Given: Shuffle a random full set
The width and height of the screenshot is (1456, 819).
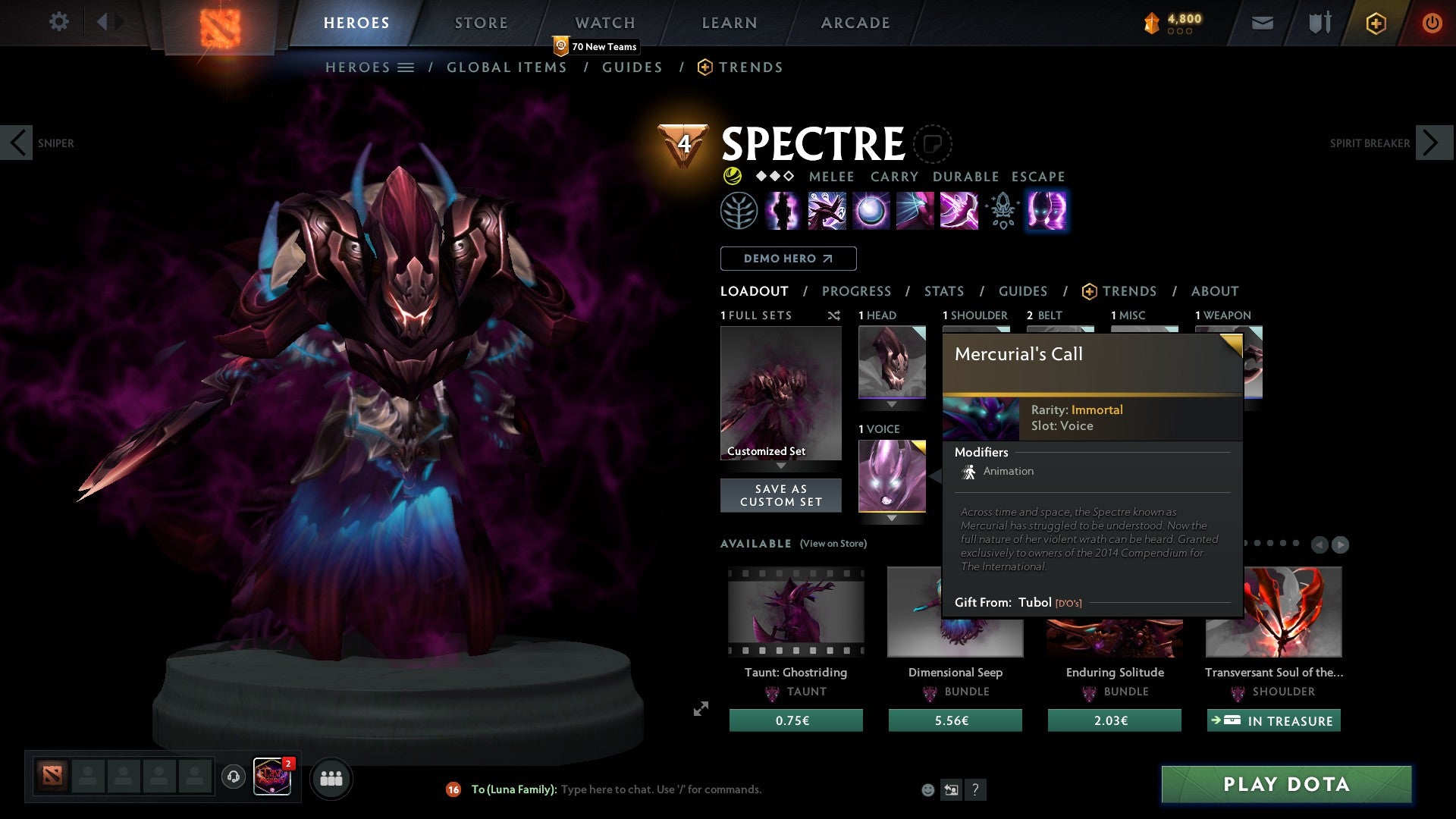Looking at the screenshot, I should (x=834, y=315).
